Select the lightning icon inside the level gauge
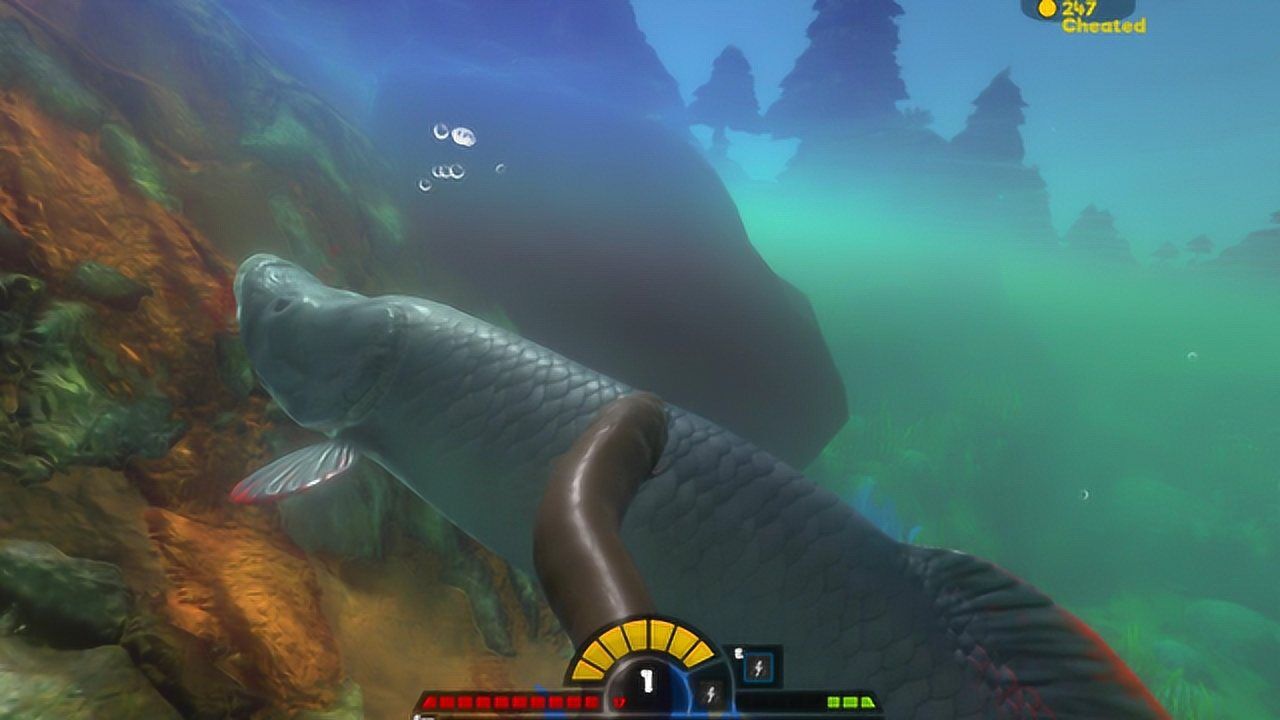This screenshot has height=720, width=1280. point(711,692)
